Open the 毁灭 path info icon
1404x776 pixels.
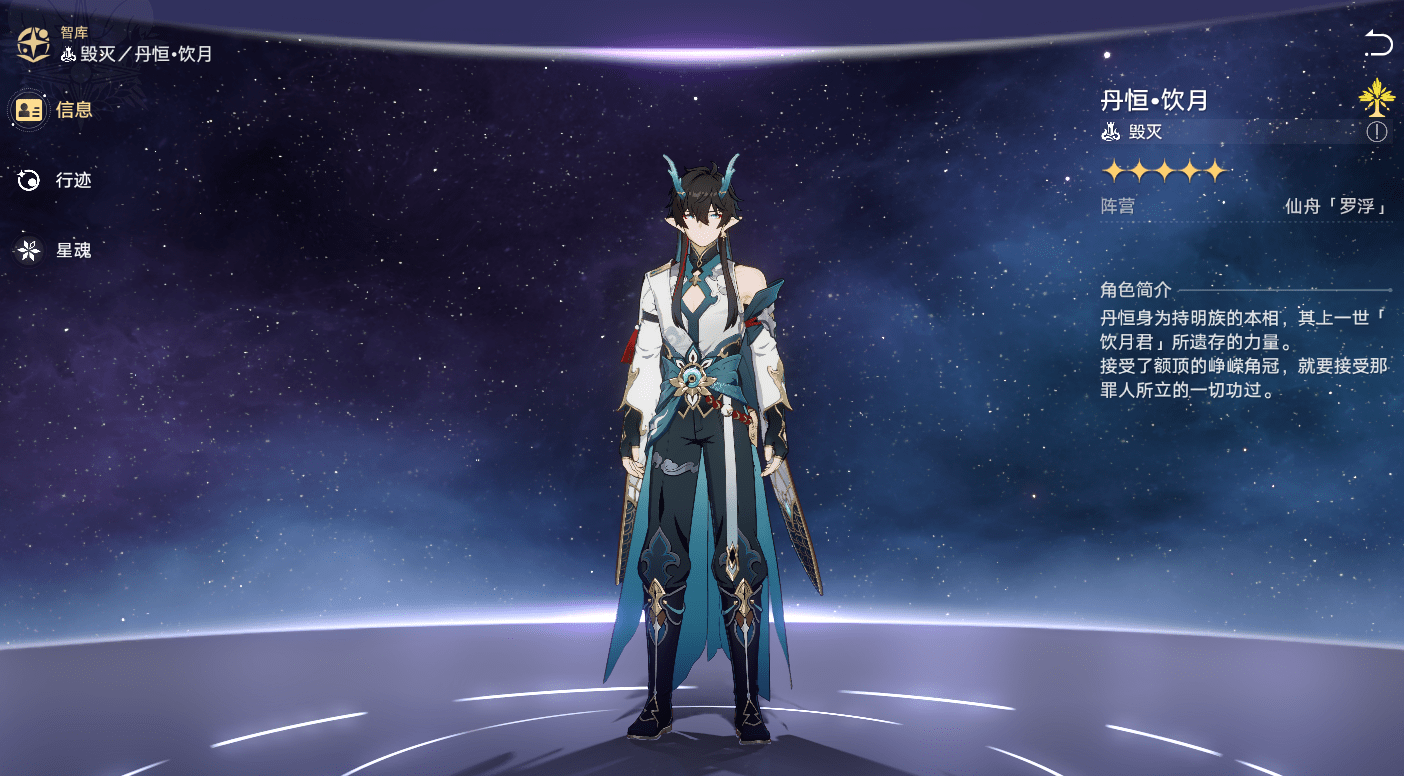[x=1377, y=132]
